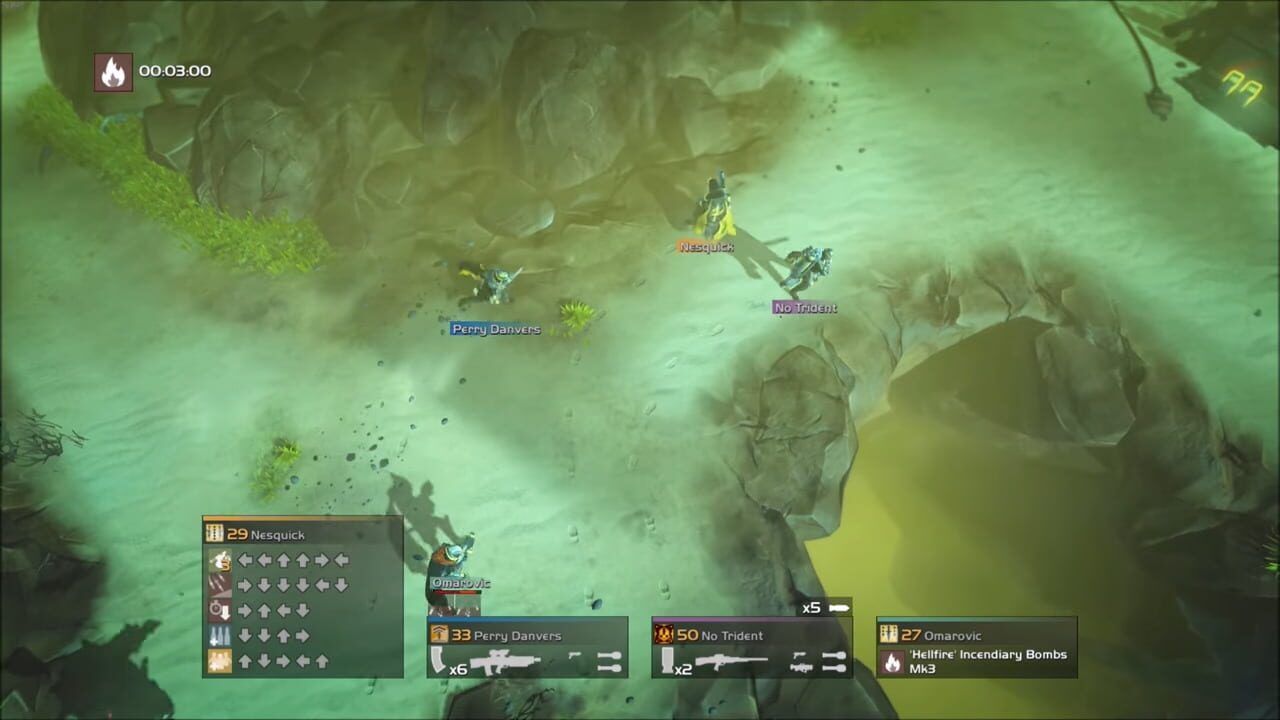Image resolution: width=1280 pixels, height=720 pixels.
Task: Select Nesquick's rank insignia on the stratagem panel
Action: click(215, 533)
